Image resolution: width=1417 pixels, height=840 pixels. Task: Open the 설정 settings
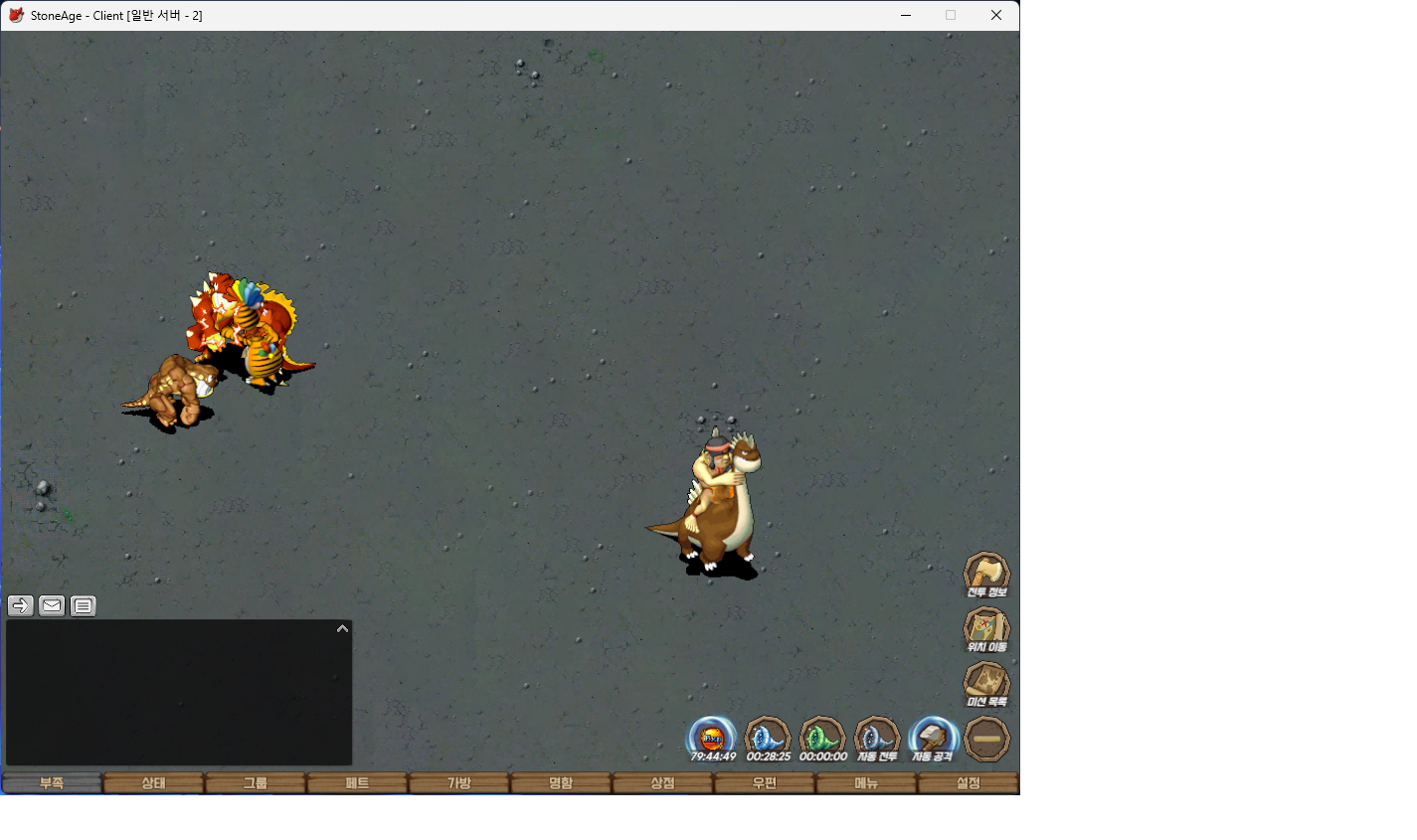[968, 783]
